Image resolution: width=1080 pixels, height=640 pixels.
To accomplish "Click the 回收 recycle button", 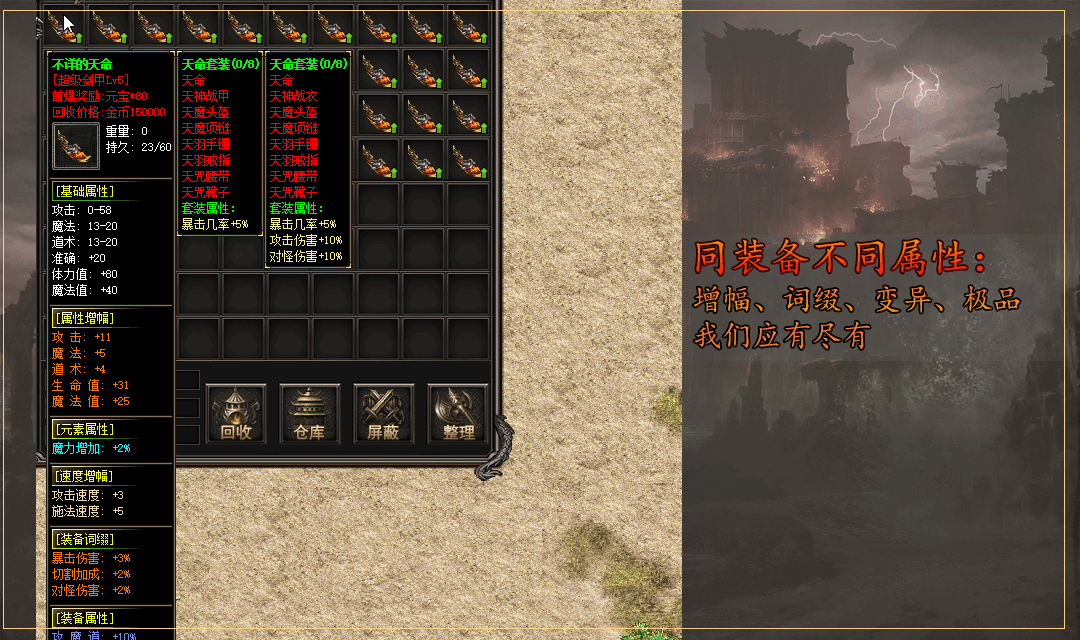I will coord(236,414).
